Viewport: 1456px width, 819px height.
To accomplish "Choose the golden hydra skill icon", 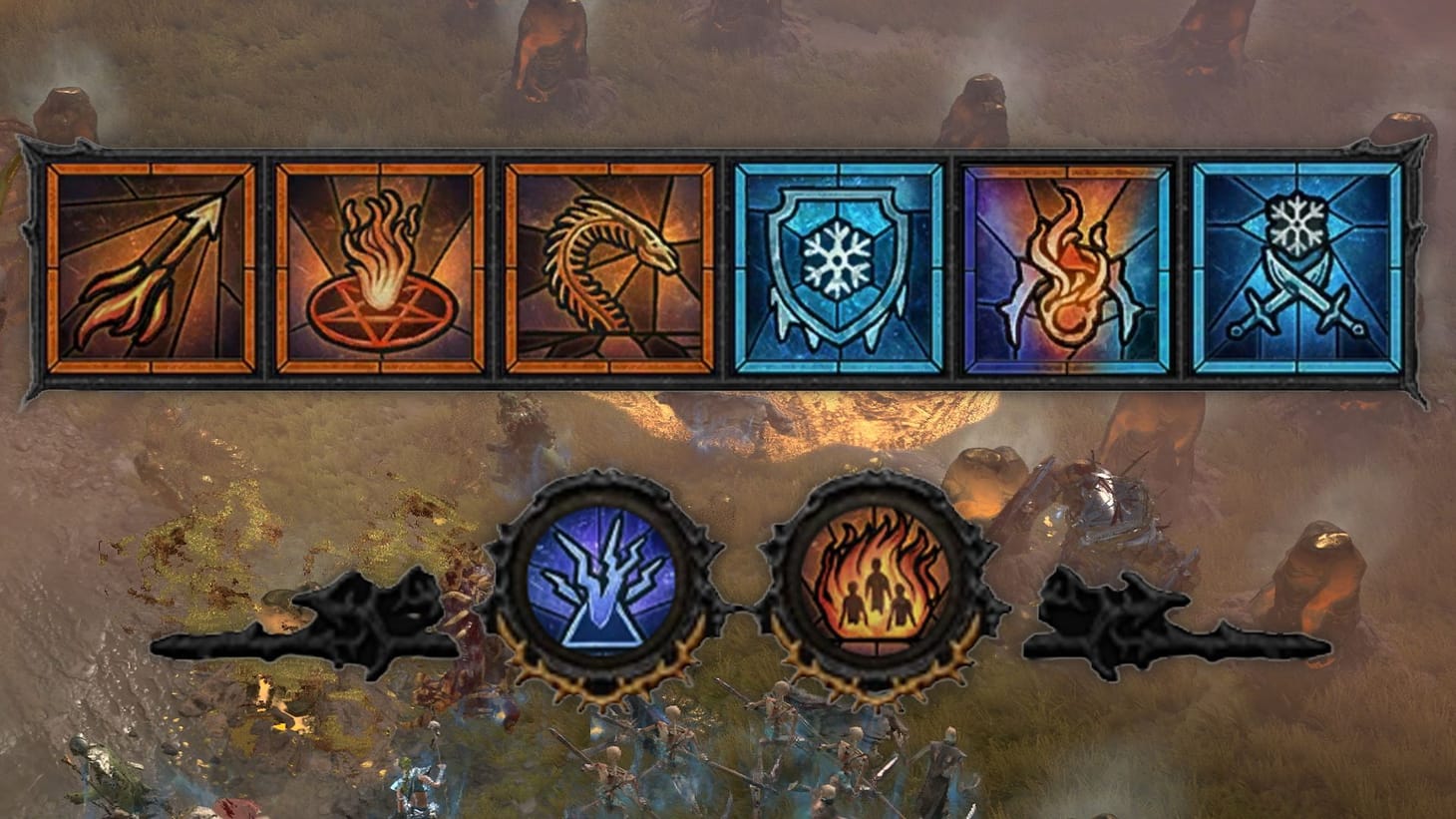I will (611, 268).
